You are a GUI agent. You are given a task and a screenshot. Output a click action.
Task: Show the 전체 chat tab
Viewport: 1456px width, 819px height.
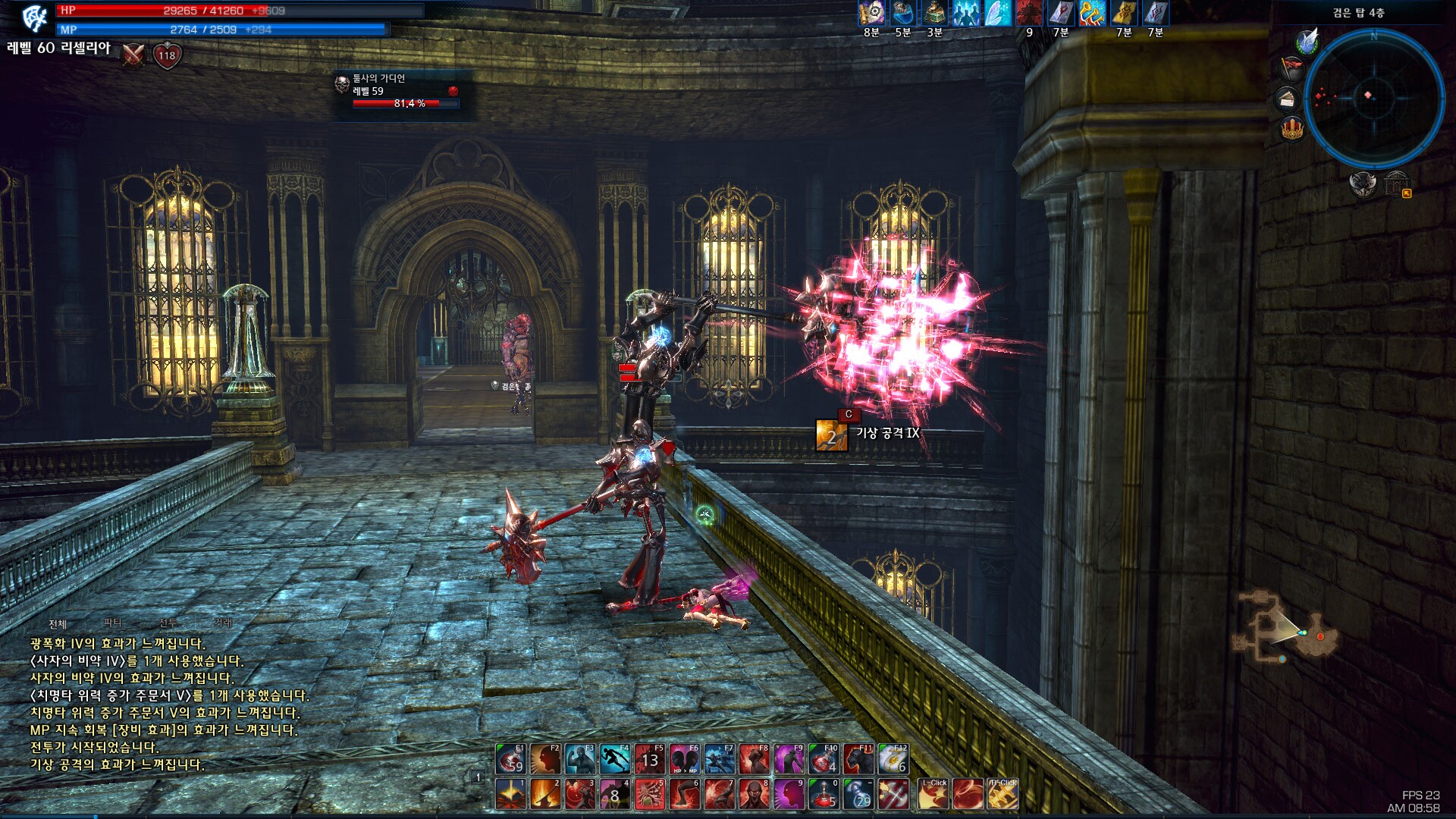pos(58,624)
